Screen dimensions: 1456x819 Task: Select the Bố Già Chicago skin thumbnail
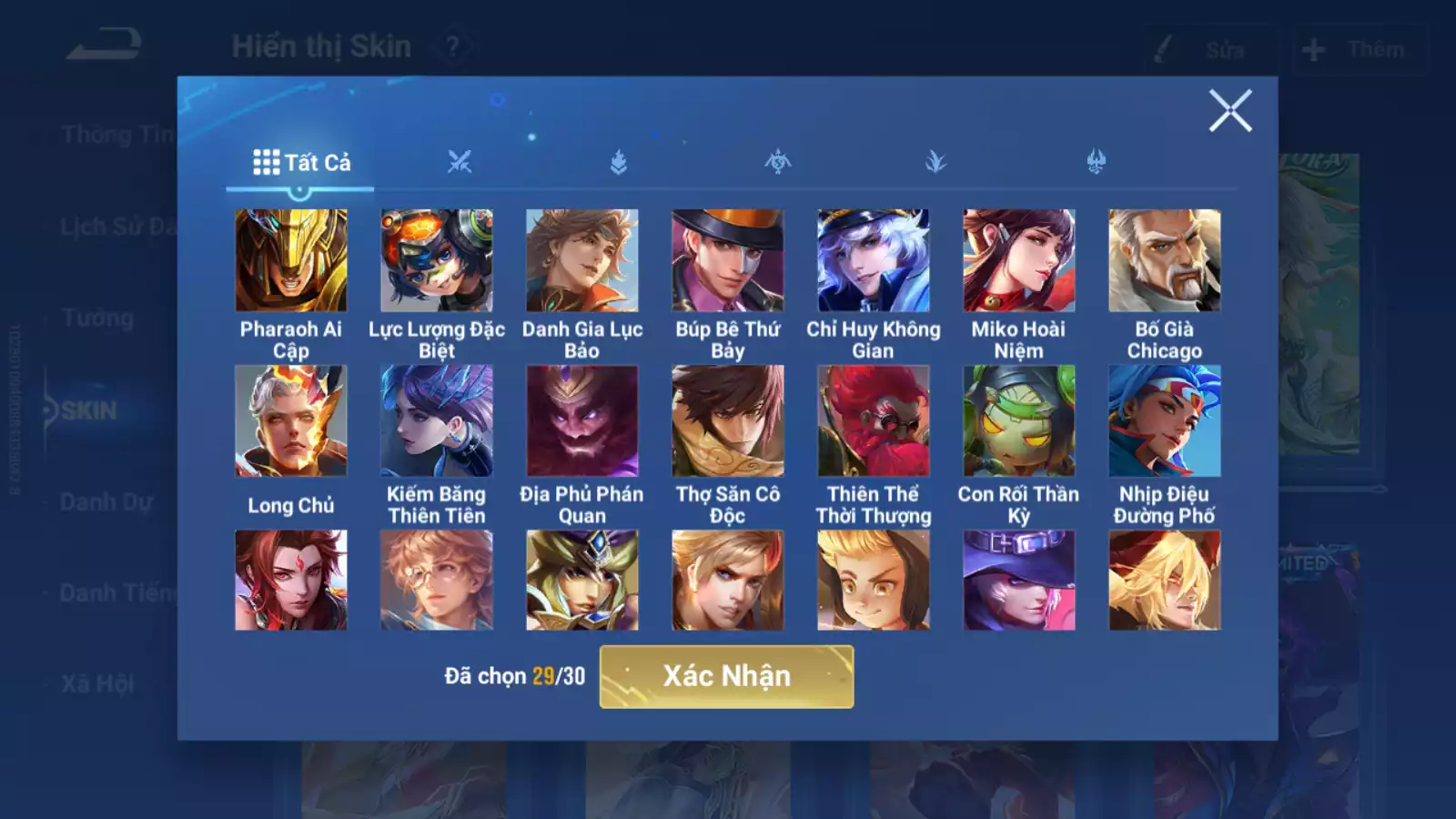(x=1164, y=258)
